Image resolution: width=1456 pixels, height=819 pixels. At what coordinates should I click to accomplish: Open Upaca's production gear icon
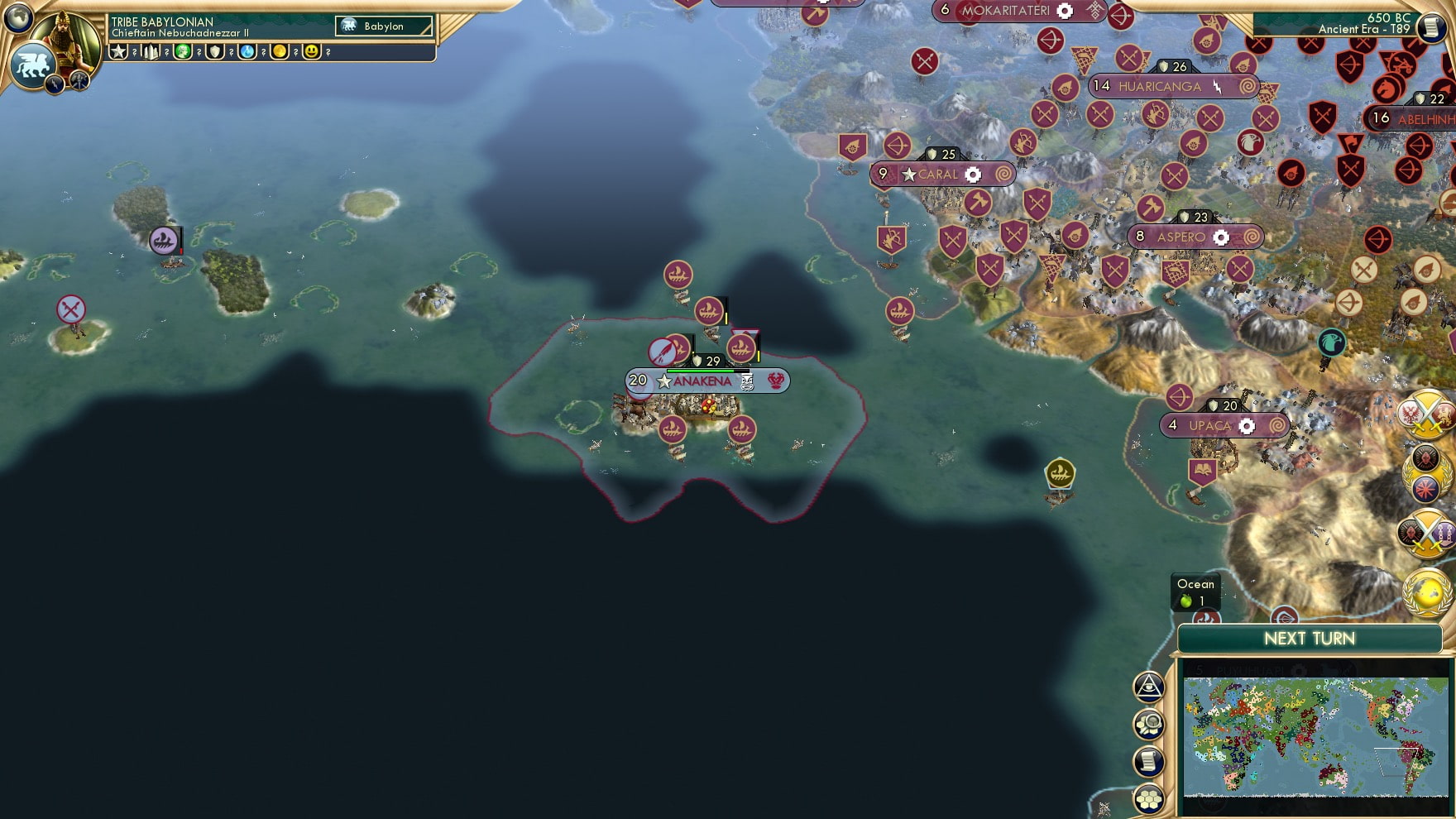1247,425
